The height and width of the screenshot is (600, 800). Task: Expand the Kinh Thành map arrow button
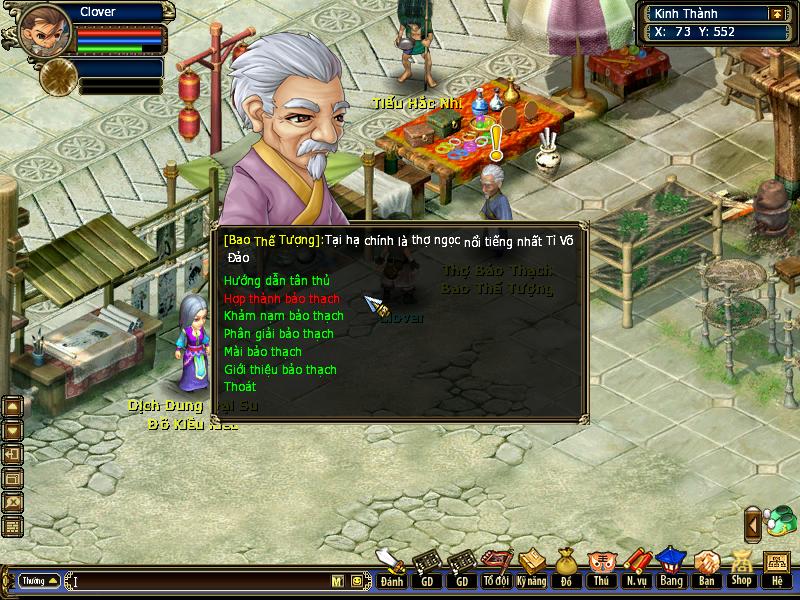pyautogui.click(x=776, y=14)
